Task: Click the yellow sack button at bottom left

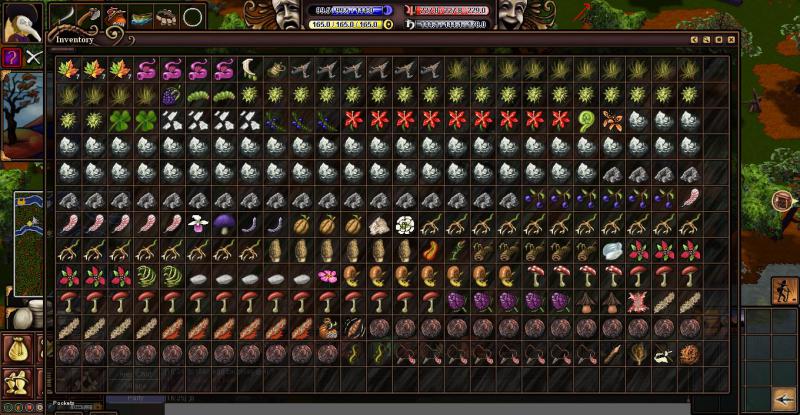Action: point(17,349)
